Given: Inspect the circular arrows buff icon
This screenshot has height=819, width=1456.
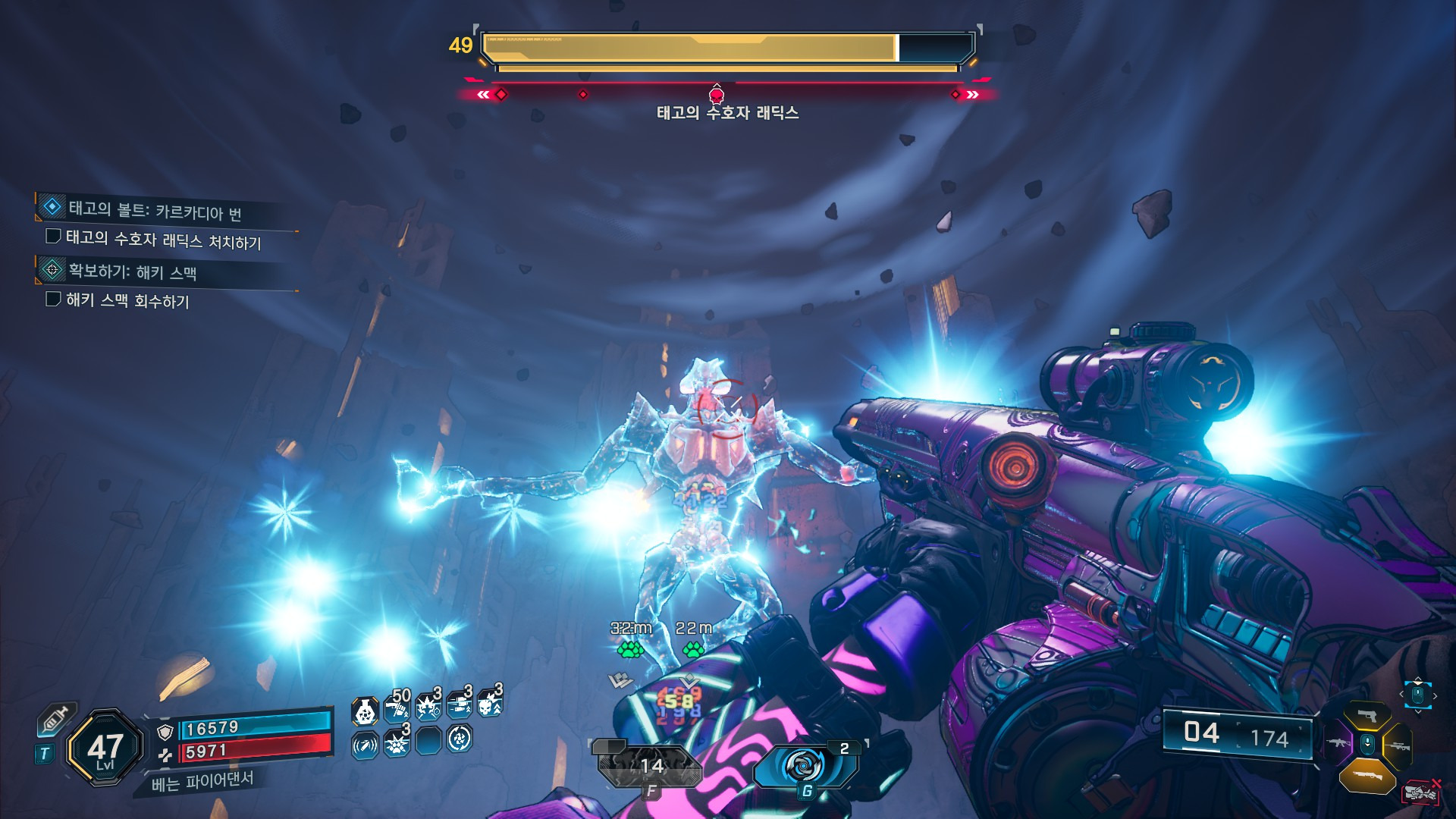Looking at the screenshot, I should (460, 739).
